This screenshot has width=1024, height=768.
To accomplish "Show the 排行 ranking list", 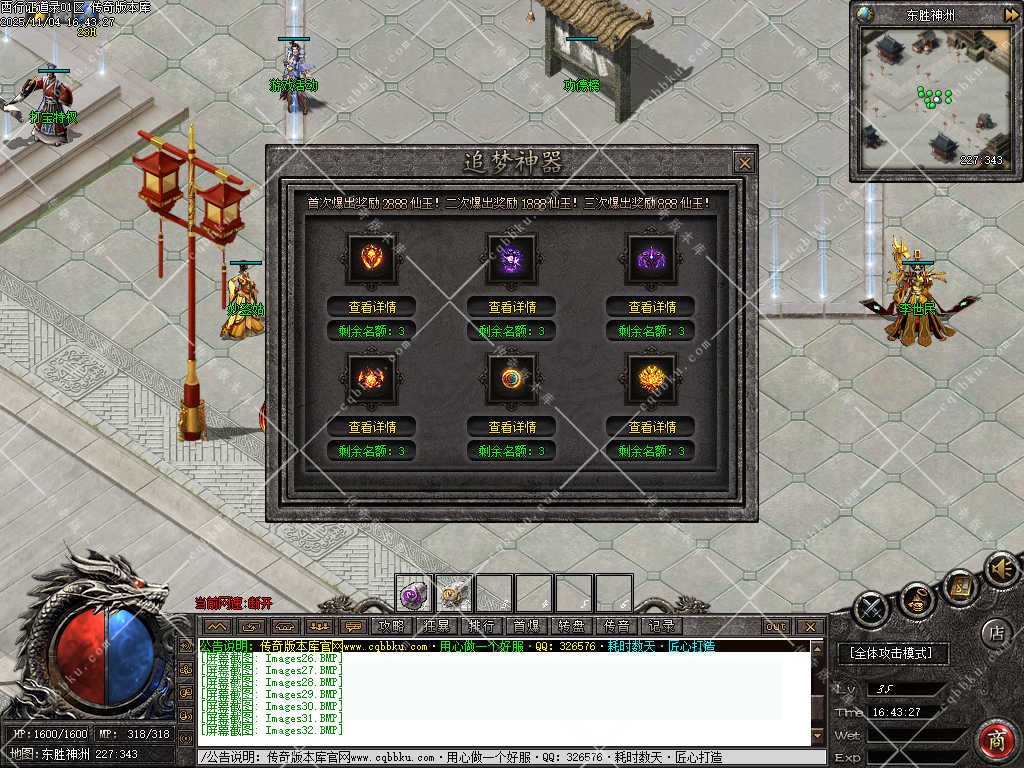I will [x=481, y=626].
